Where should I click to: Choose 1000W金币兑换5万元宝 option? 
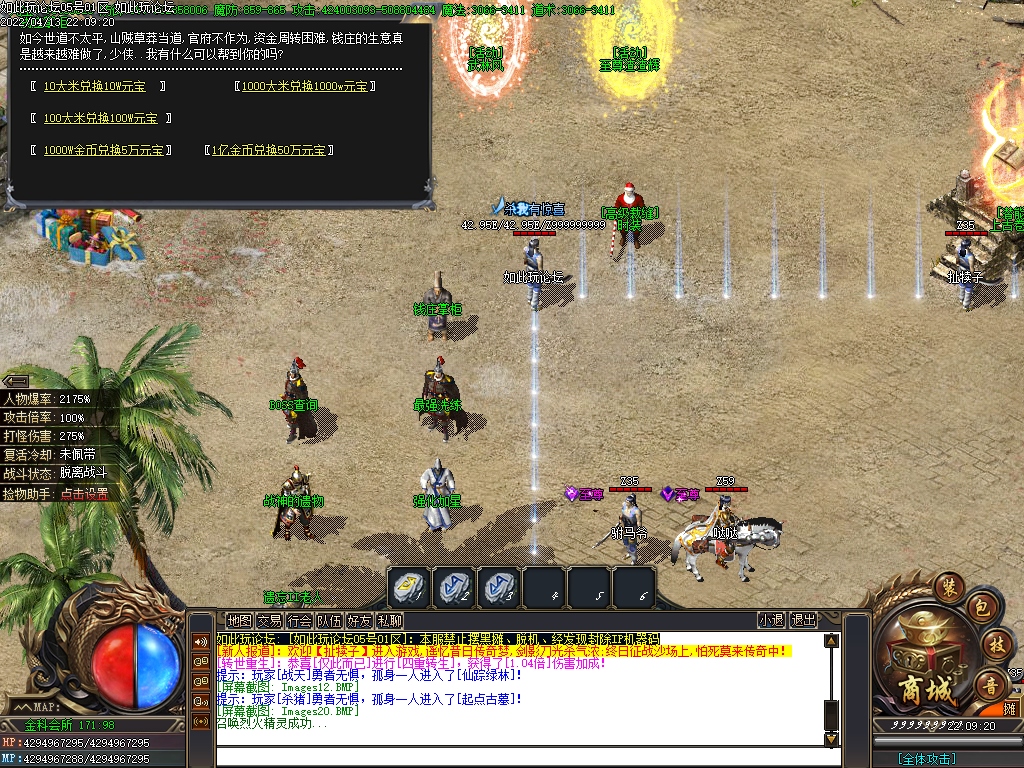[103, 151]
